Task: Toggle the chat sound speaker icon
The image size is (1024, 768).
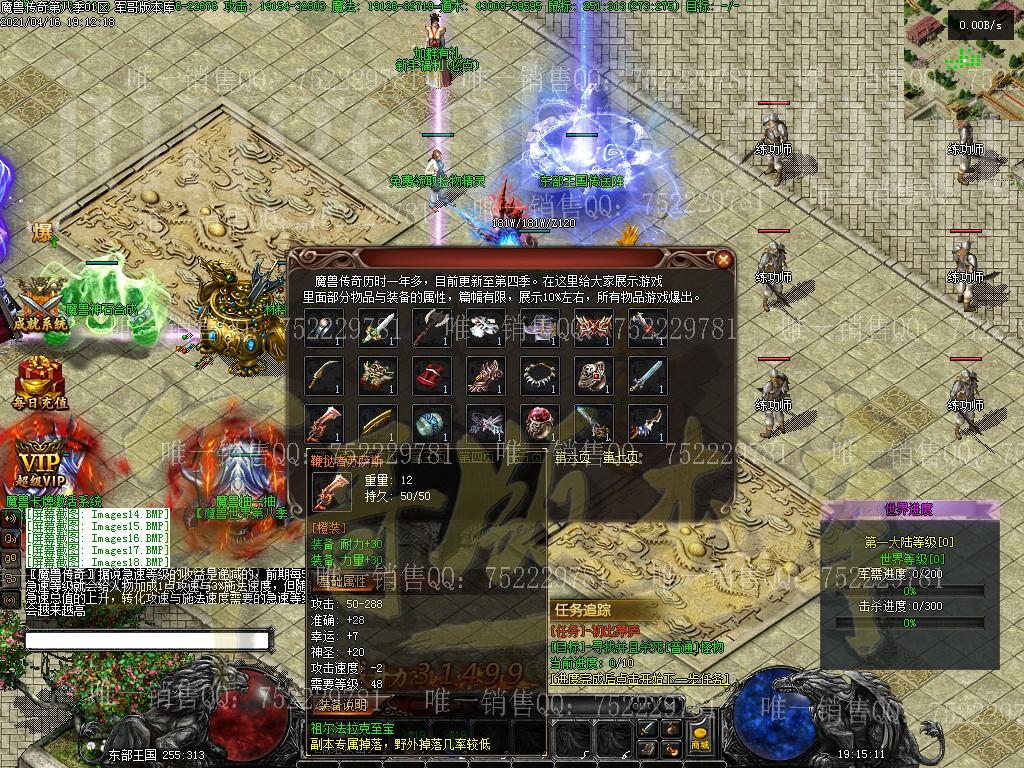Action: pyautogui.click(x=11, y=517)
